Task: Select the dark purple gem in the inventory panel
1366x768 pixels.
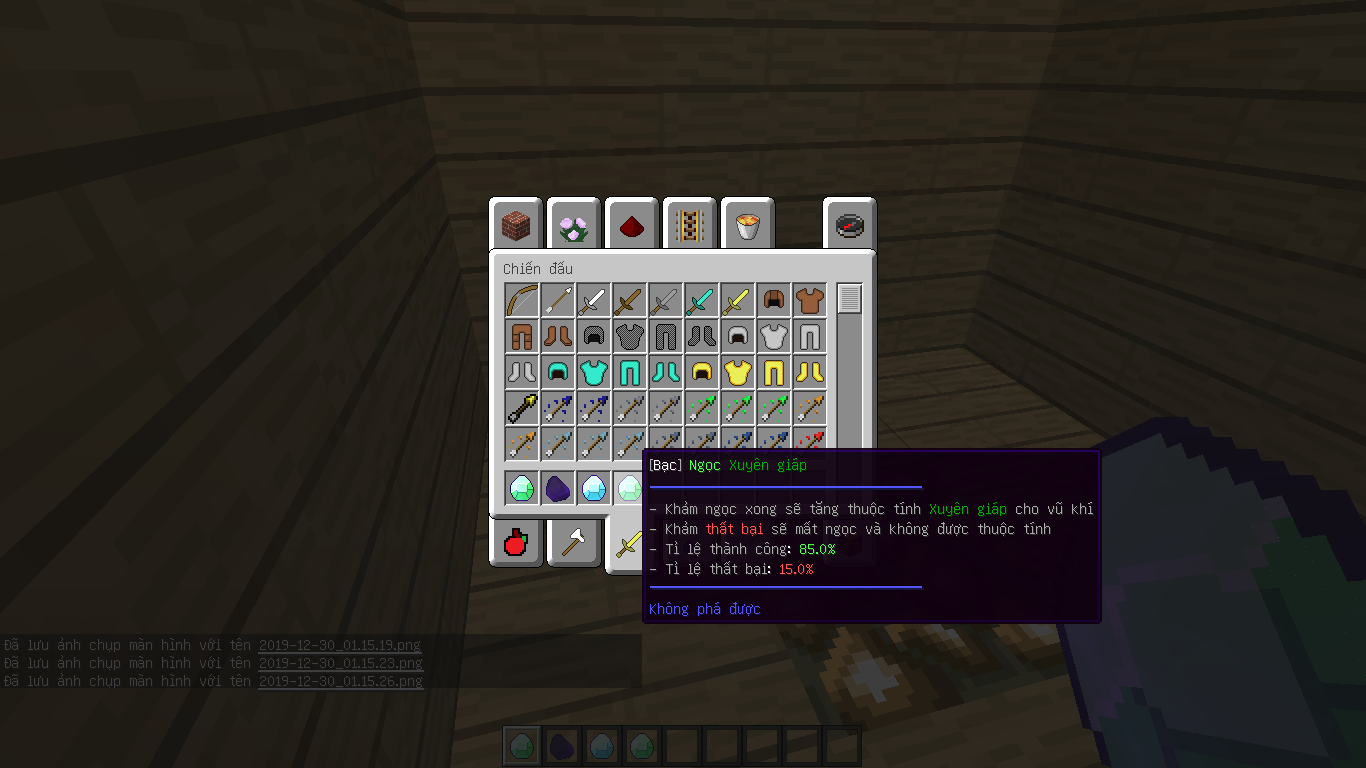Action: click(x=557, y=488)
